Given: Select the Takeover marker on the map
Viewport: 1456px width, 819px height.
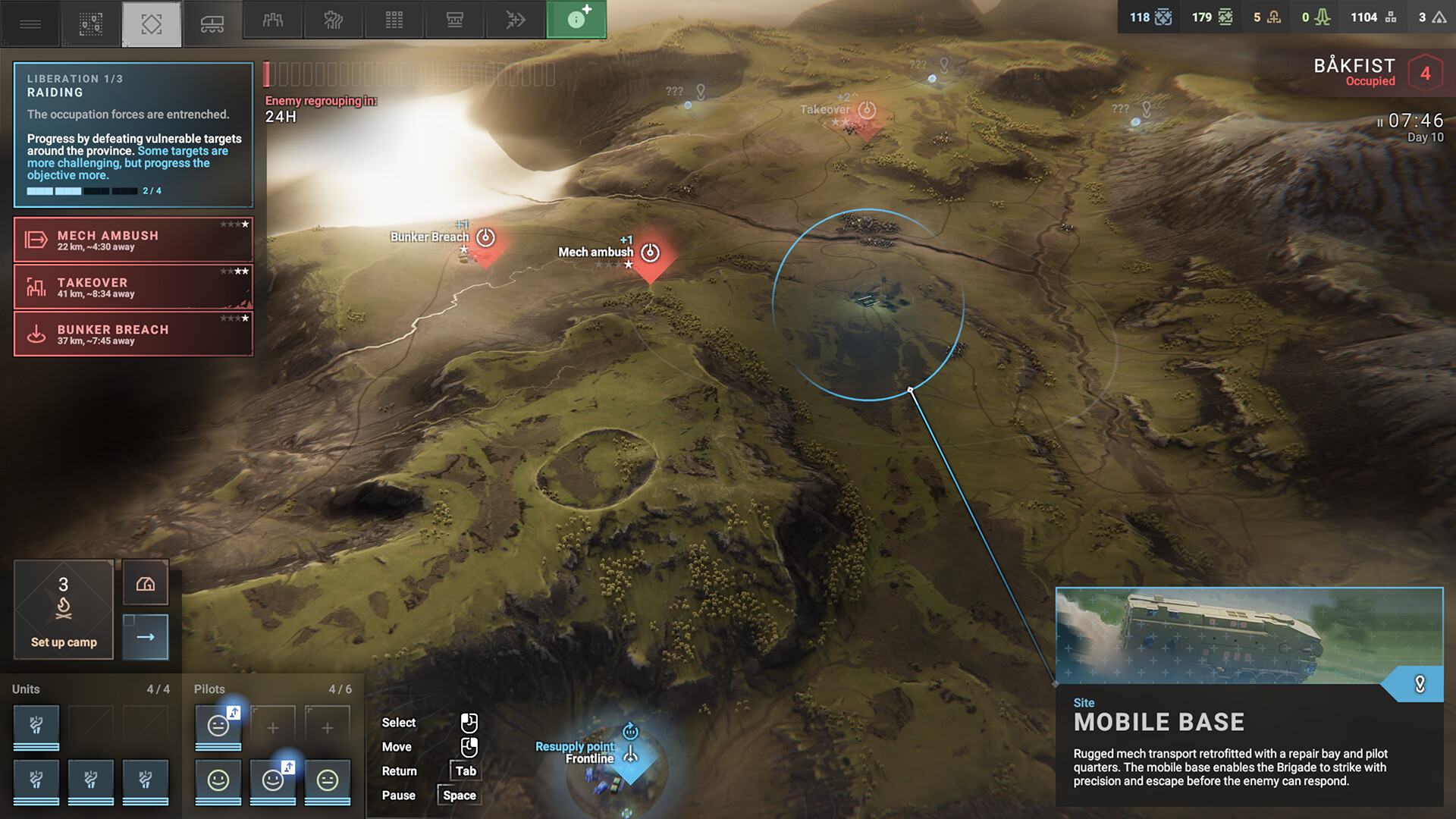Looking at the screenshot, I should coord(866,111).
